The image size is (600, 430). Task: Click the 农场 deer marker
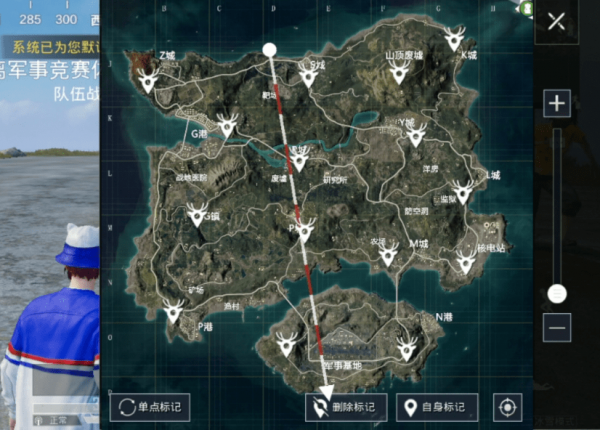(388, 254)
